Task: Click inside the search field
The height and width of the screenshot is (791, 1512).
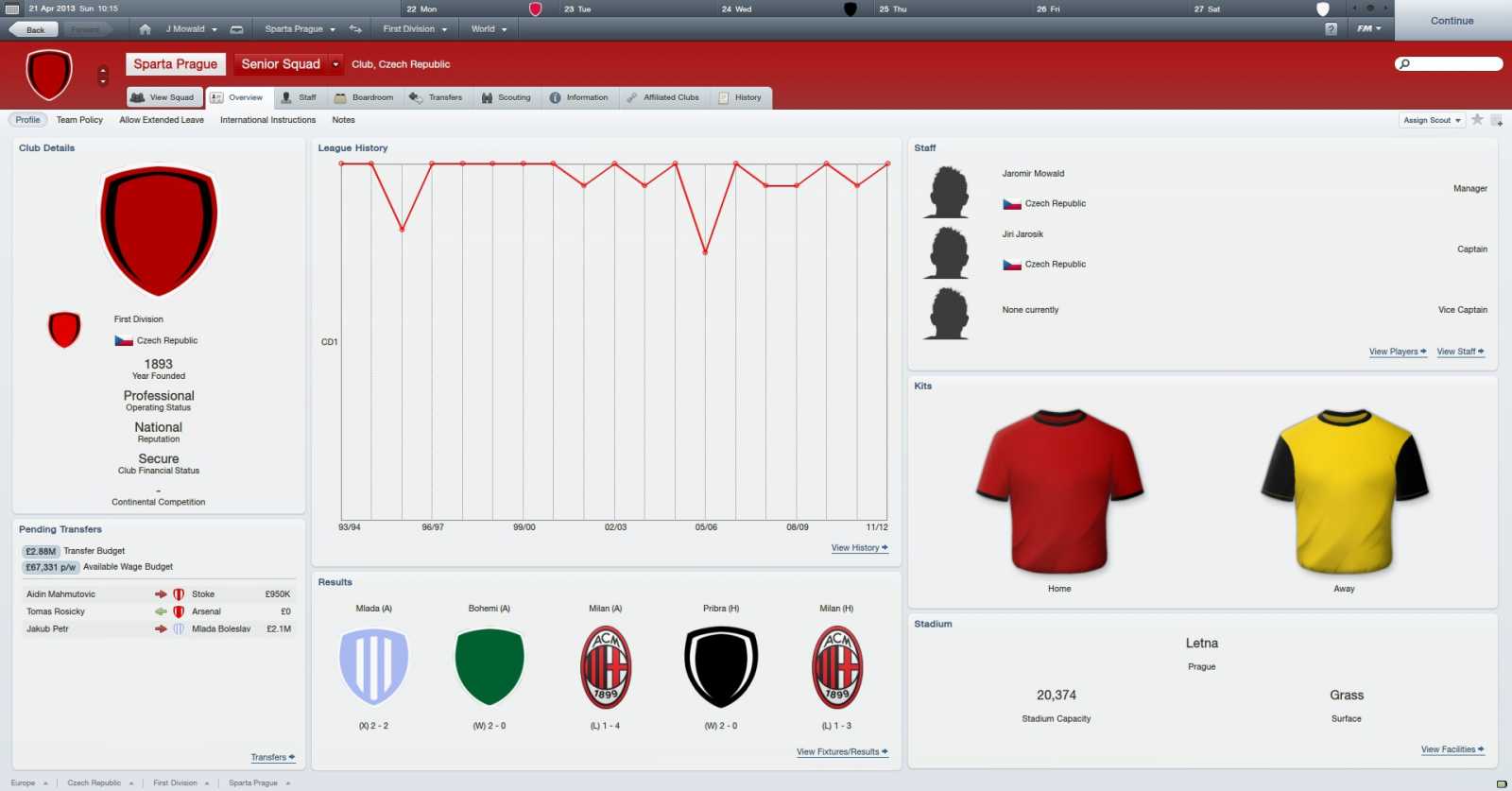Action: [1451, 63]
